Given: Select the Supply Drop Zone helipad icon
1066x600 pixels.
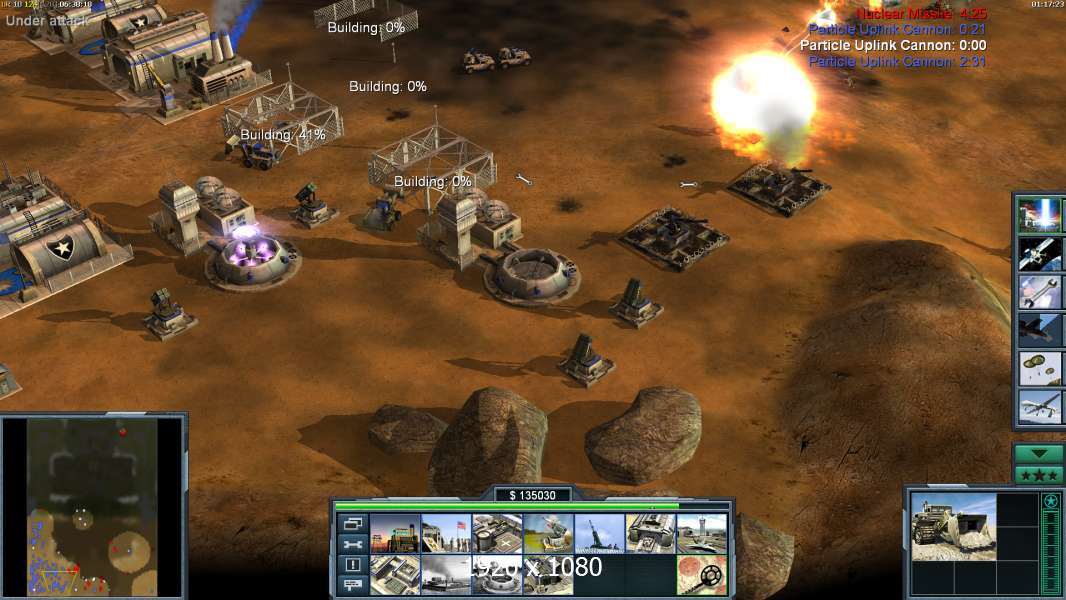Looking at the screenshot, I should pos(497,534).
